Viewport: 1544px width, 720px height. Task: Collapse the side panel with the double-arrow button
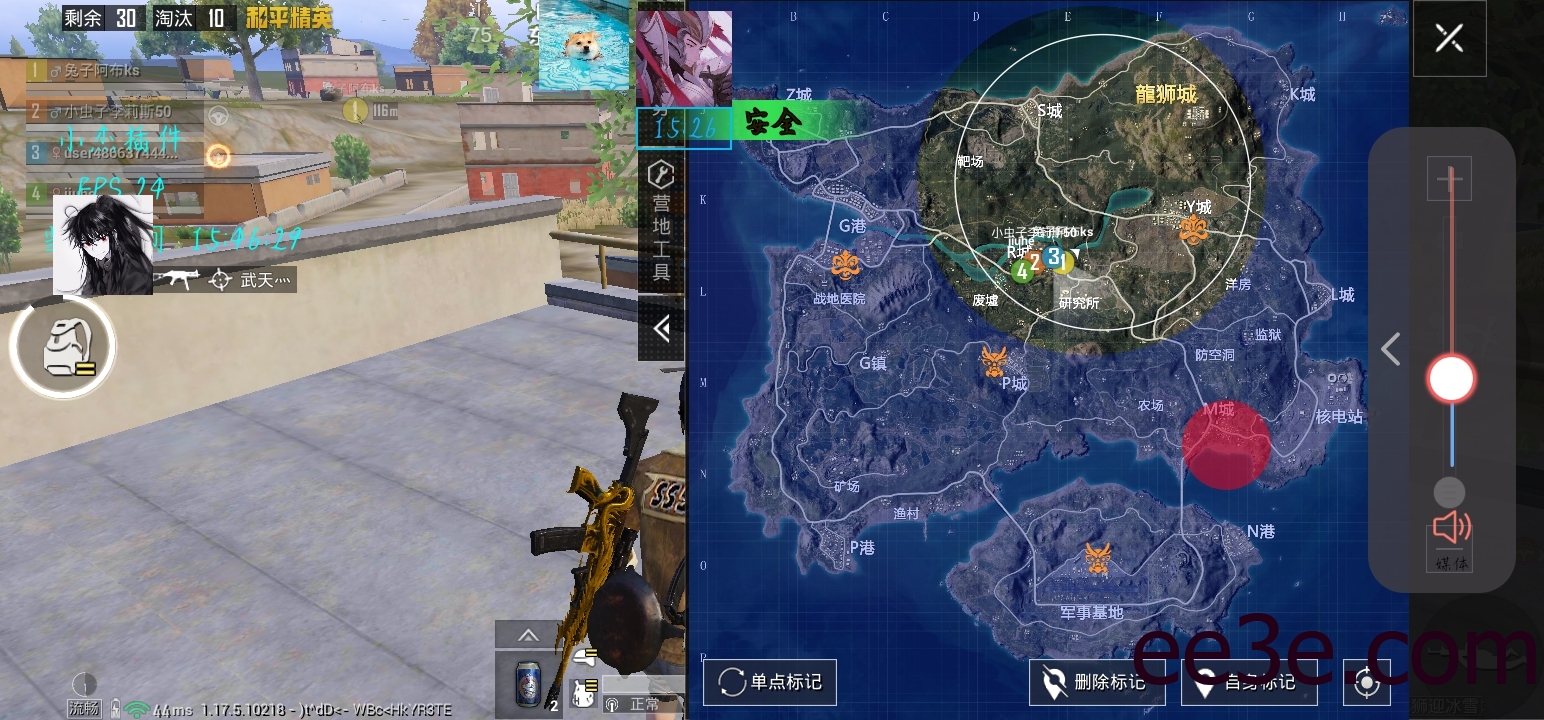coord(661,328)
